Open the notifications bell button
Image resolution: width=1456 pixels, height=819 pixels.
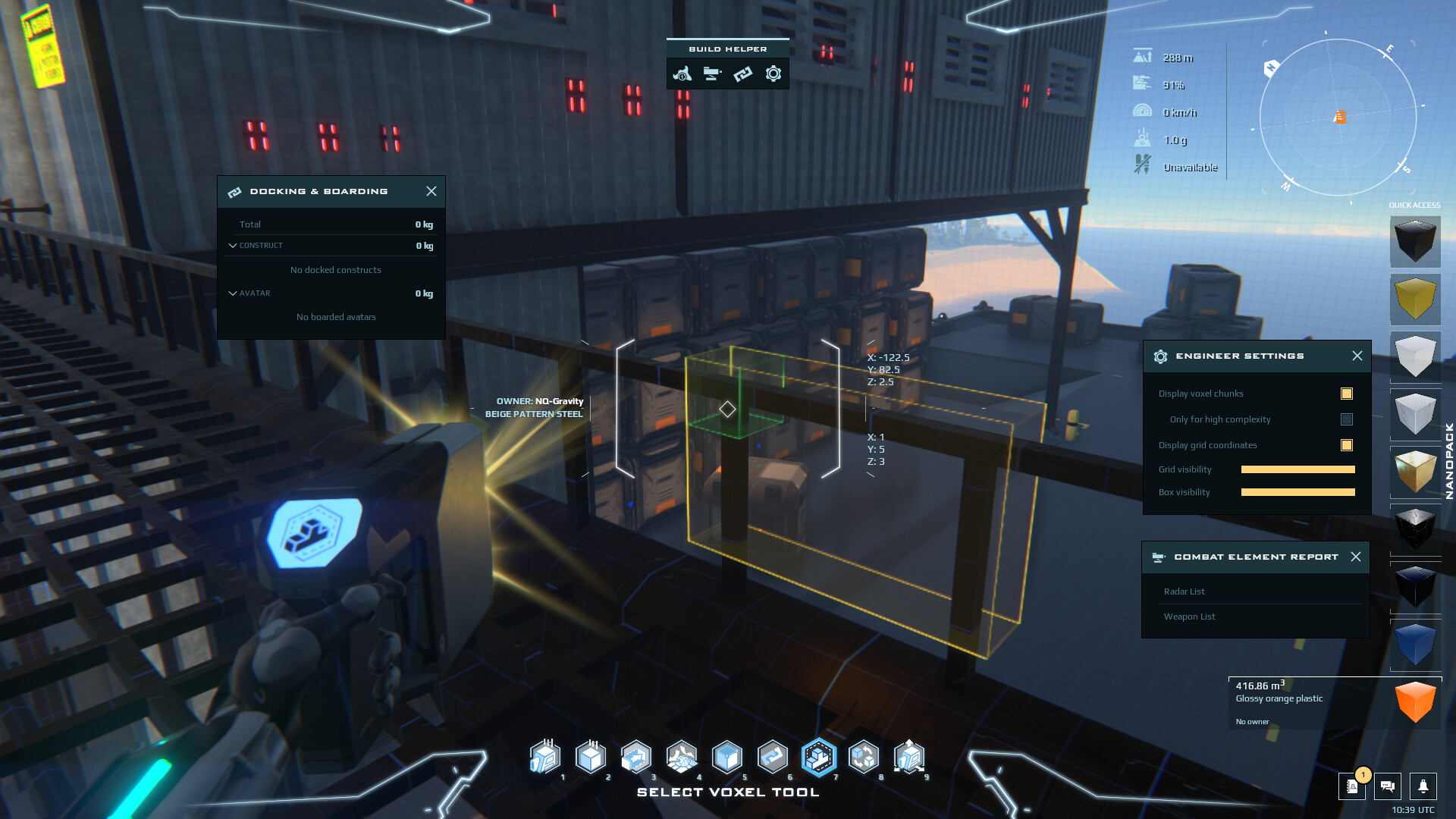coord(1423,787)
